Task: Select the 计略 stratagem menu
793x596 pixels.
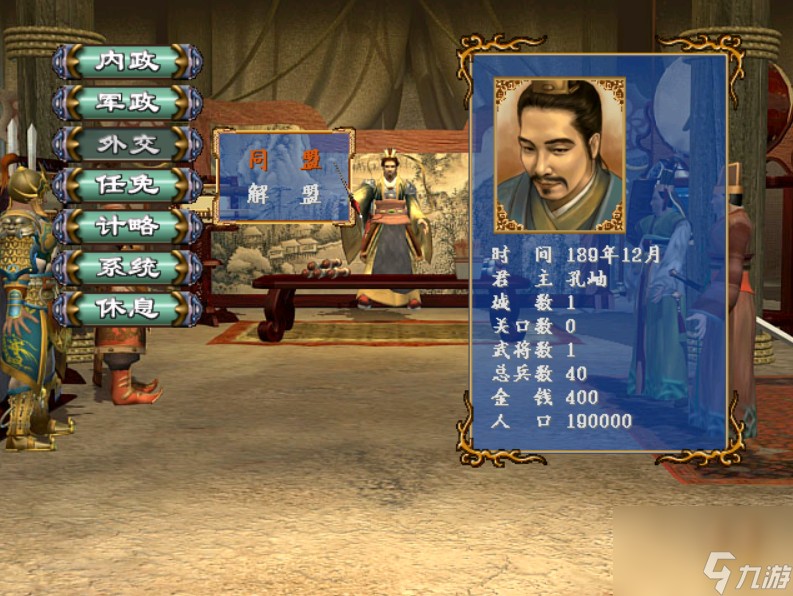Action: [127, 226]
